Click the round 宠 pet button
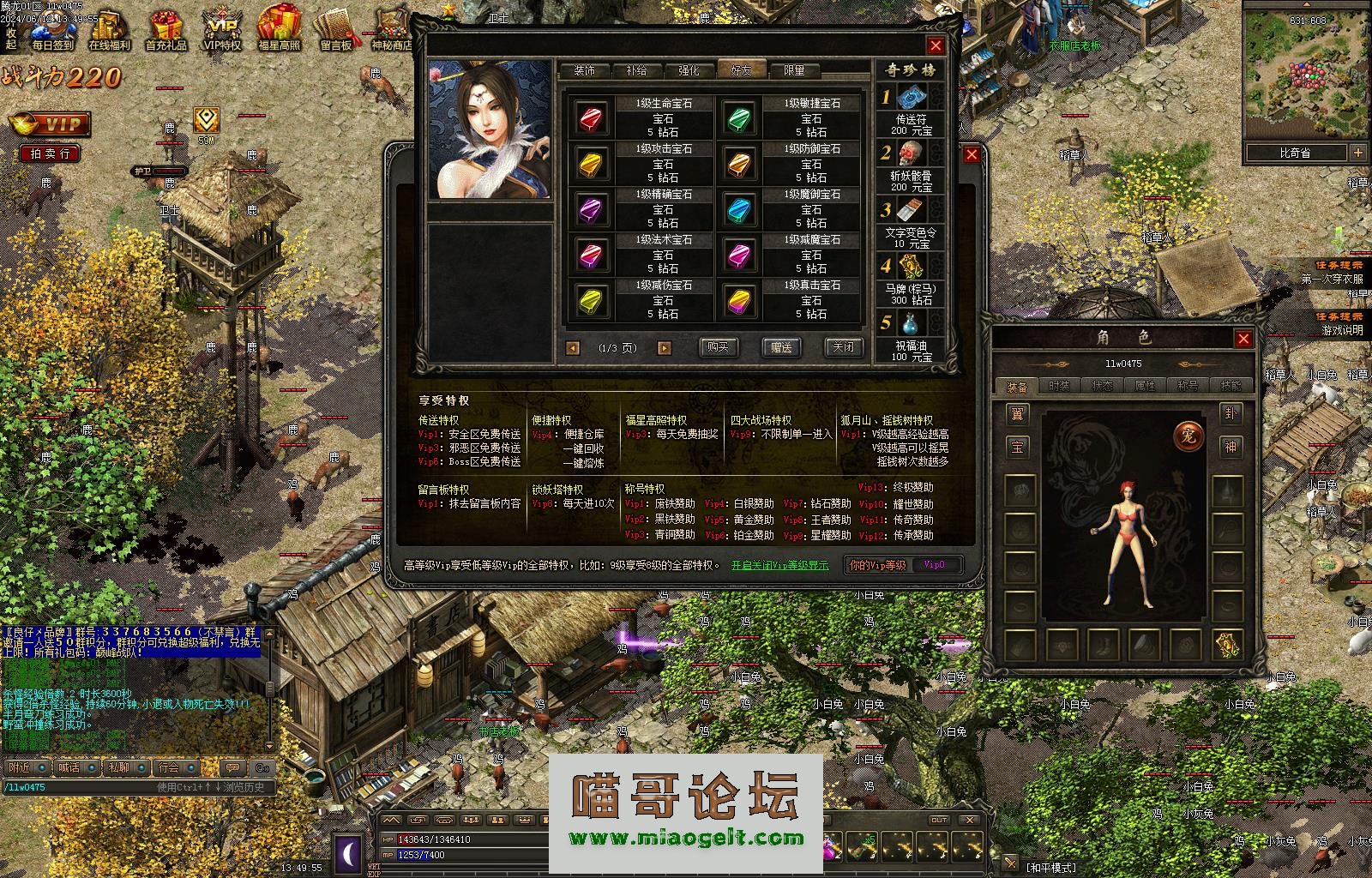This screenshot has width=1372, height=878. coord(1188,436)
